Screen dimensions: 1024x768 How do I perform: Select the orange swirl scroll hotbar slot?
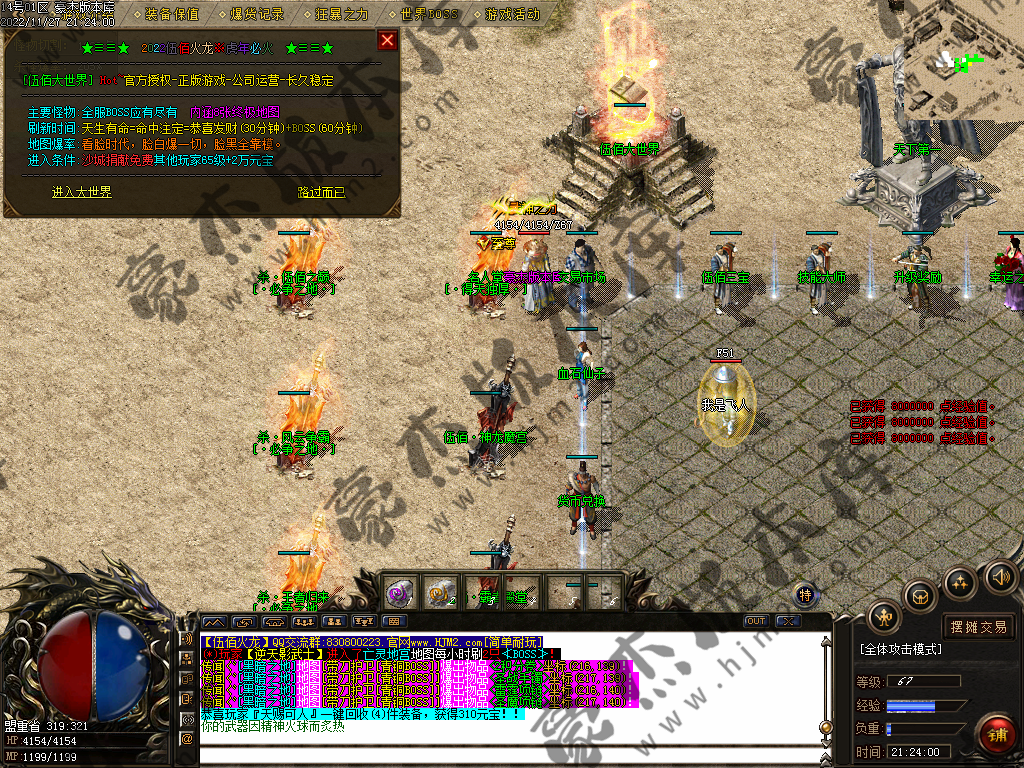click(x=441, y=592)
